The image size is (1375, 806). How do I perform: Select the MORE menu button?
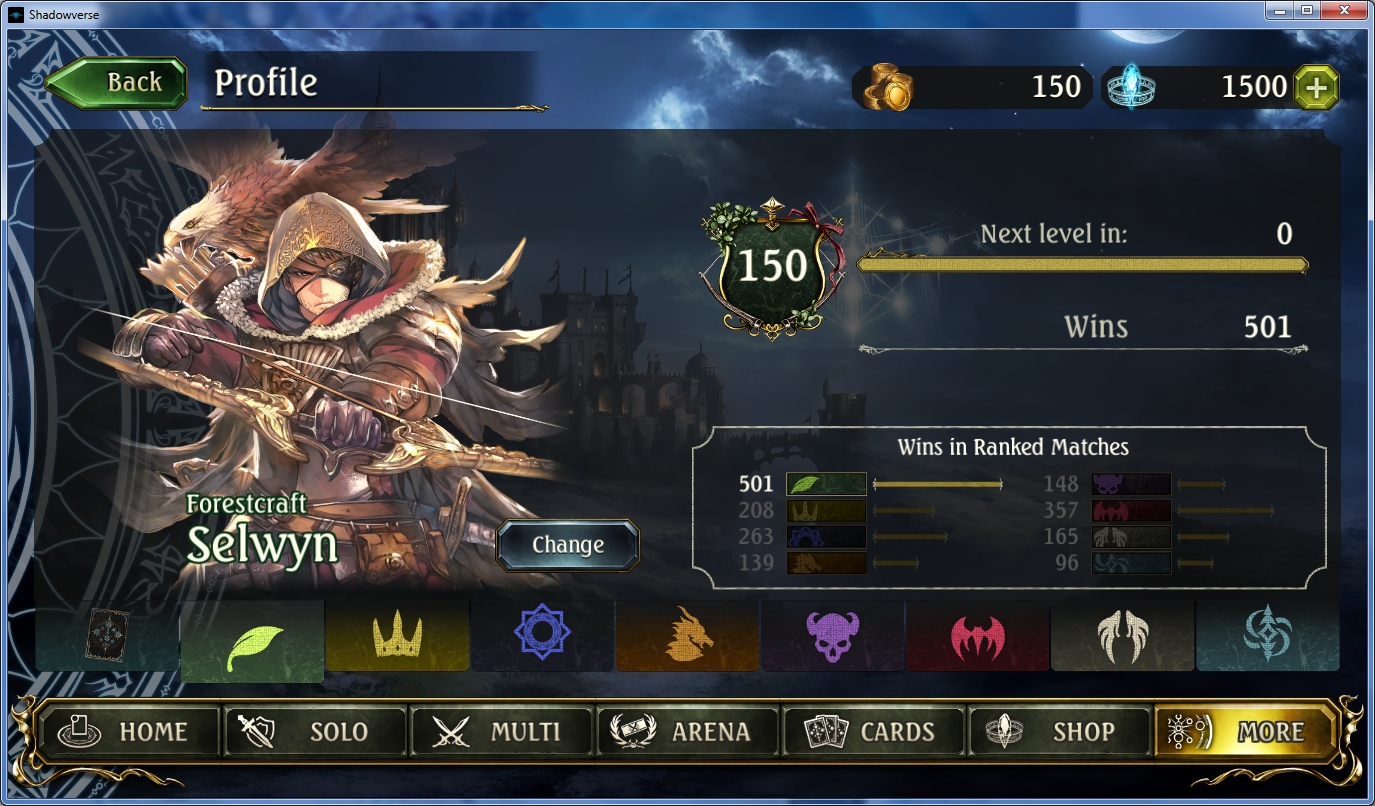[x=1245, y=732]
